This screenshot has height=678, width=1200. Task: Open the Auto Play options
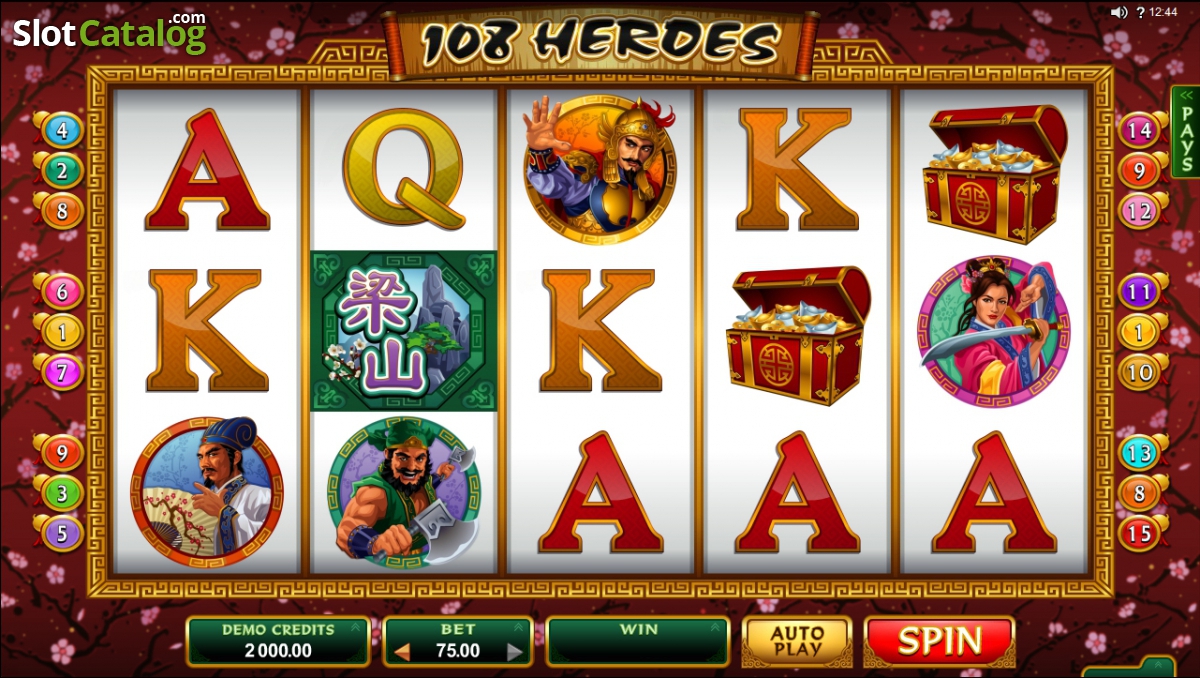797,641
